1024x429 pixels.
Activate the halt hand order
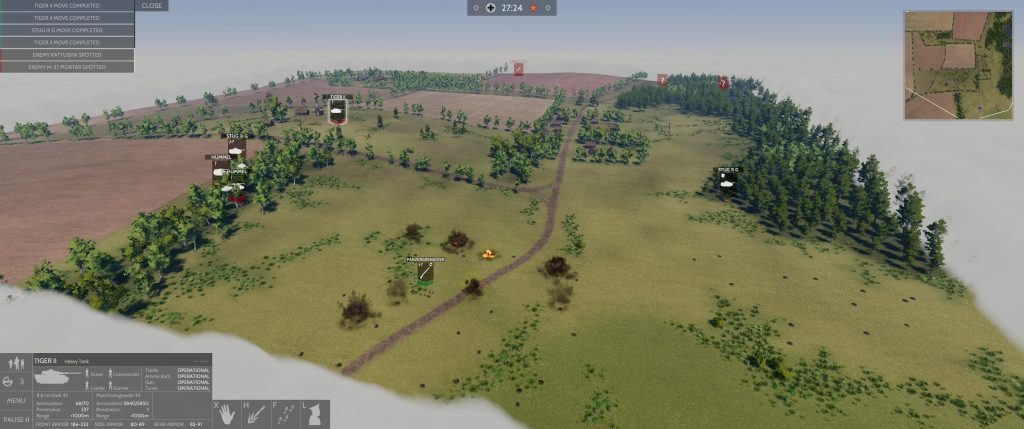tap(226, 411)
